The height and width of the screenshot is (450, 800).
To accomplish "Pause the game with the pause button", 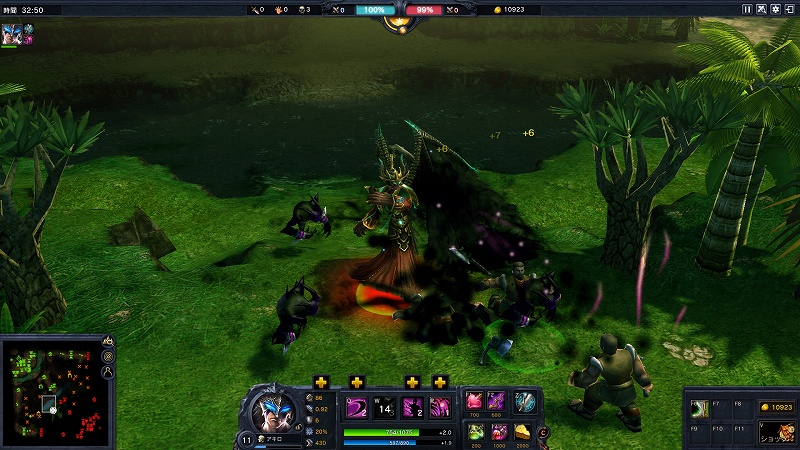I will (x=747, y=9).
